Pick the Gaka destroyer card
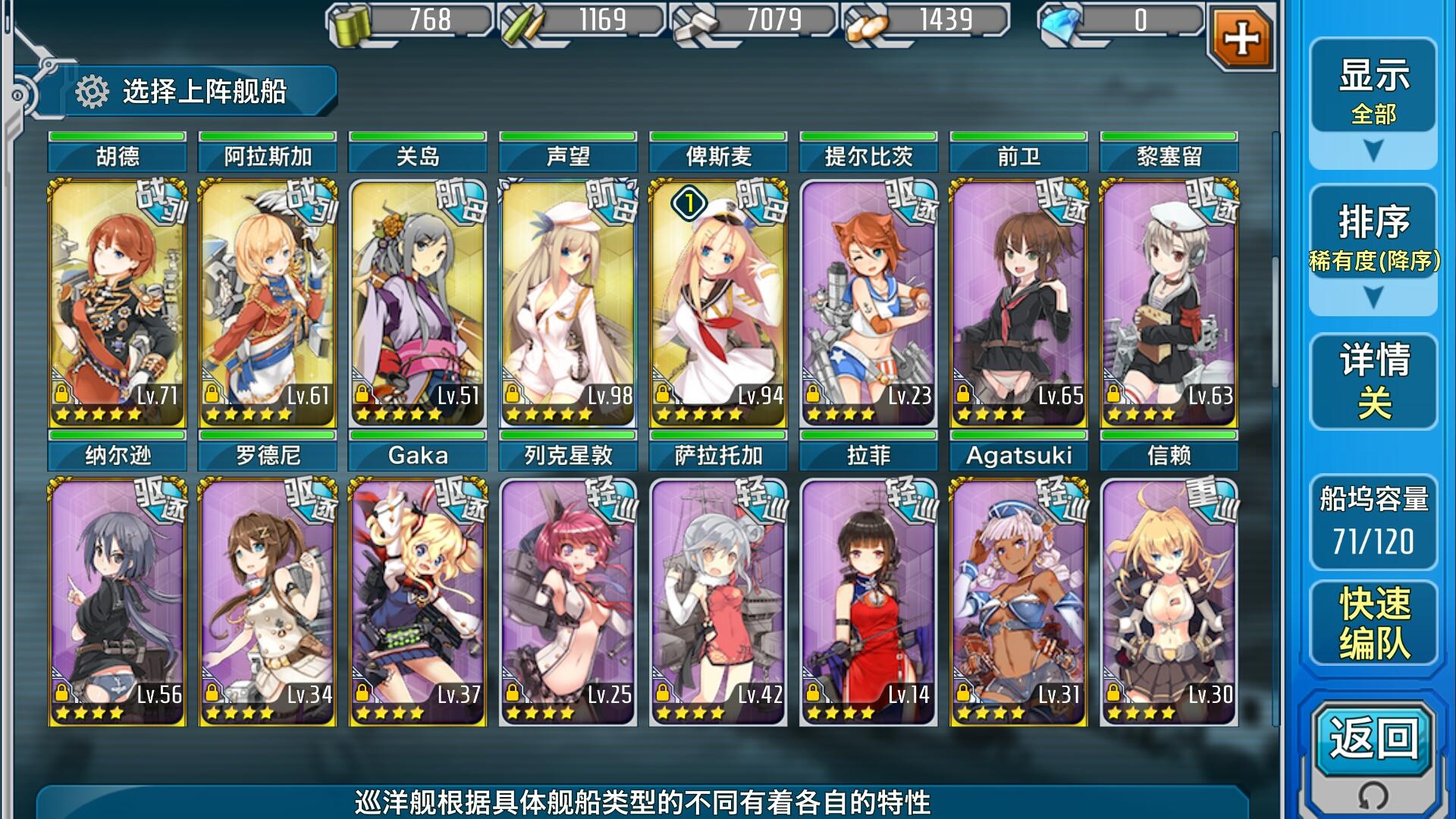1456x819 pixels. pyautogui.click(x=418, y=602)
